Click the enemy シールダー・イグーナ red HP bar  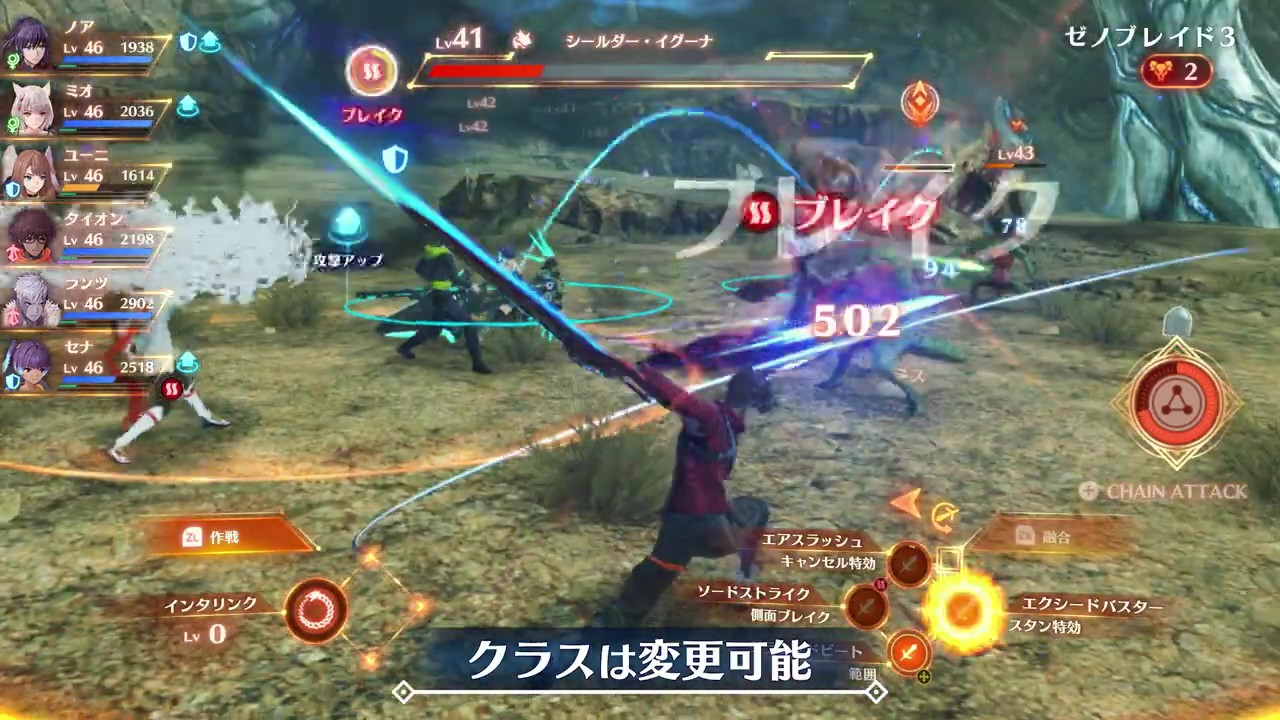pos(485,71)
